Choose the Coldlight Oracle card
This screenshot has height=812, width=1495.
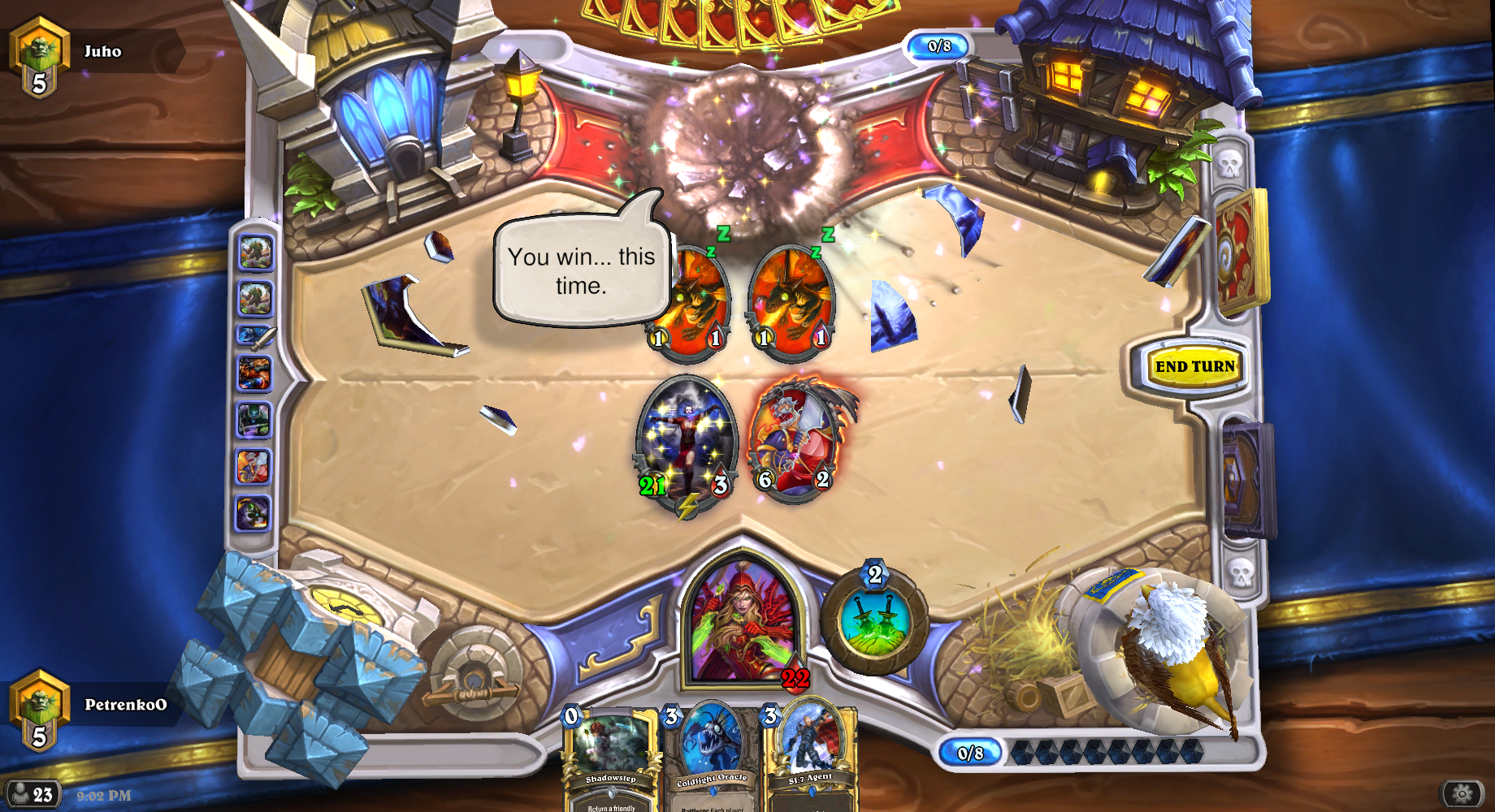click(712, 761)
